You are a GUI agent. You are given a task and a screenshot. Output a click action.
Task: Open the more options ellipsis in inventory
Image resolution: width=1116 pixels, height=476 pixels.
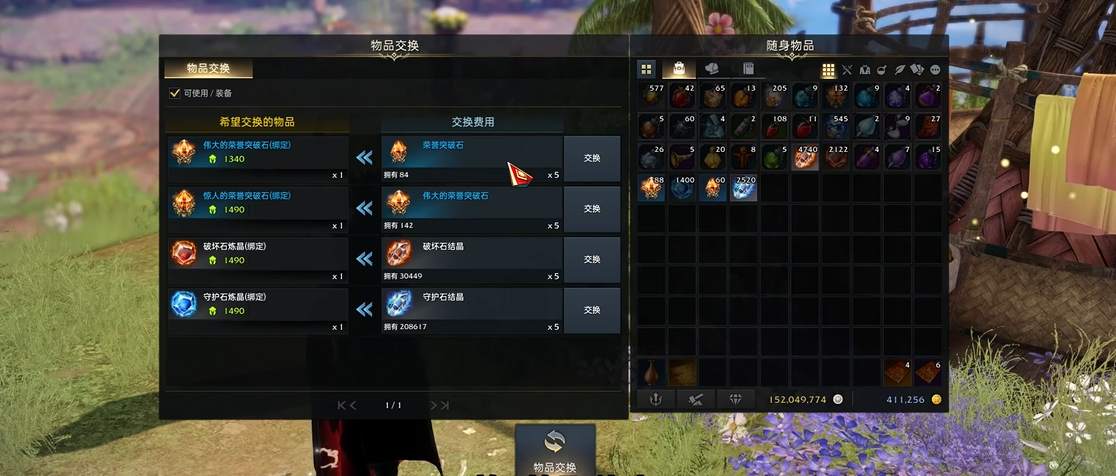pyautogui.click(x=936, y=70)
